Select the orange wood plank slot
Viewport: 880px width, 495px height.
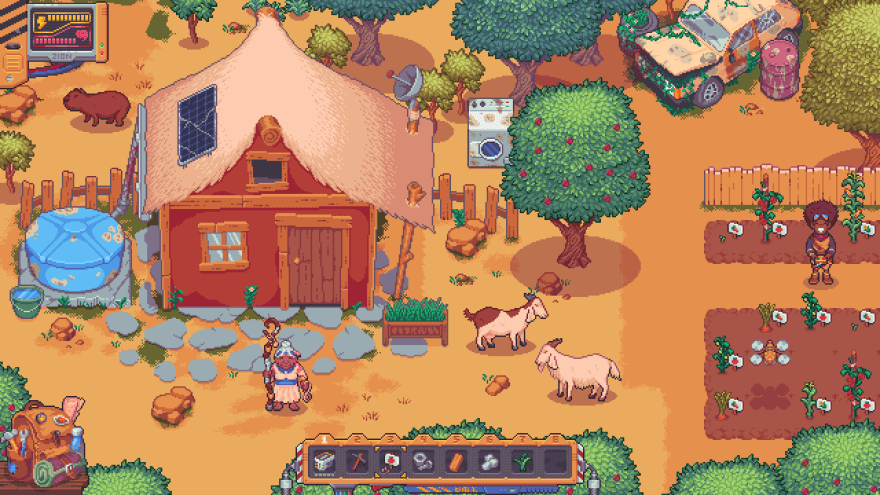click(456, 462)
